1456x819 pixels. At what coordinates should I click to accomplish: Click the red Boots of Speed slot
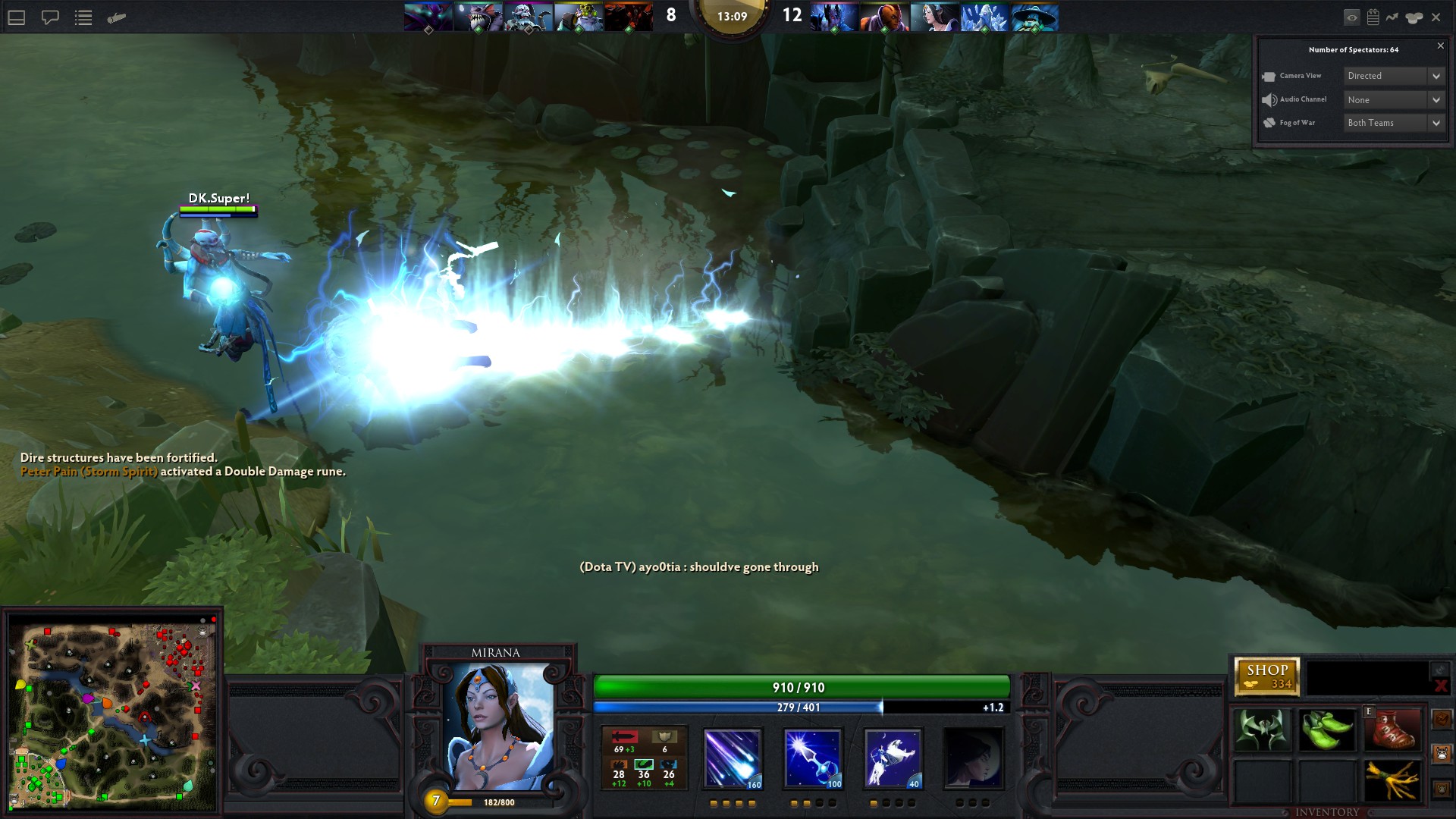1392,730
